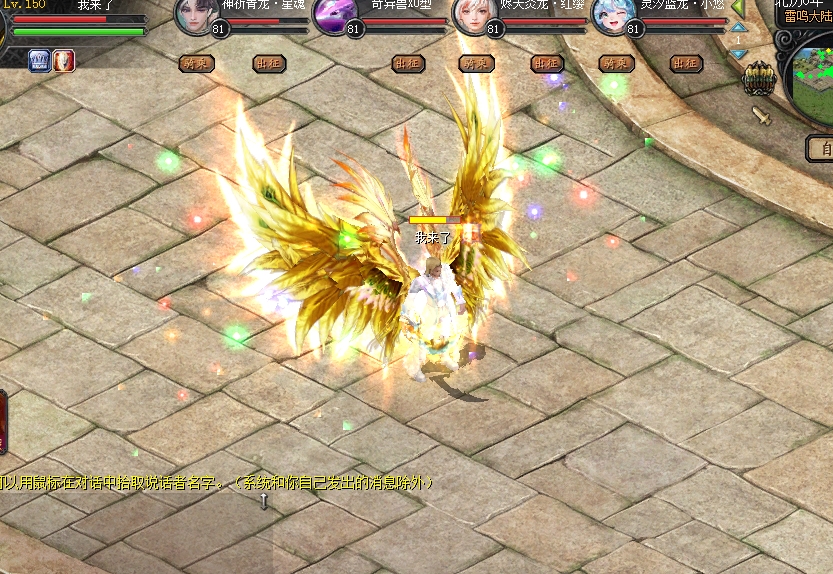Open the red flame buff icon
The image size is (833, 574).
[x=64, y=60]
